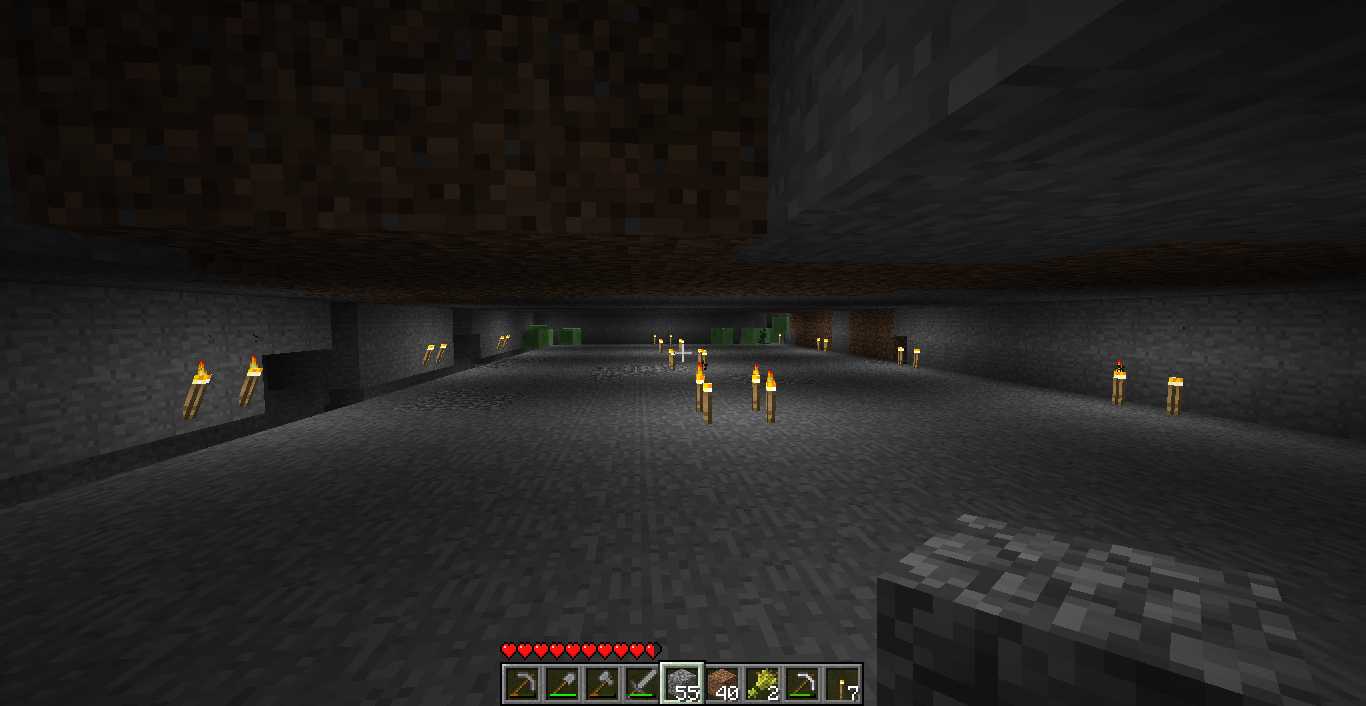Select the shovel hotbar slot
This screenshot has height=706, width=1366.
(x=562, y=684)
